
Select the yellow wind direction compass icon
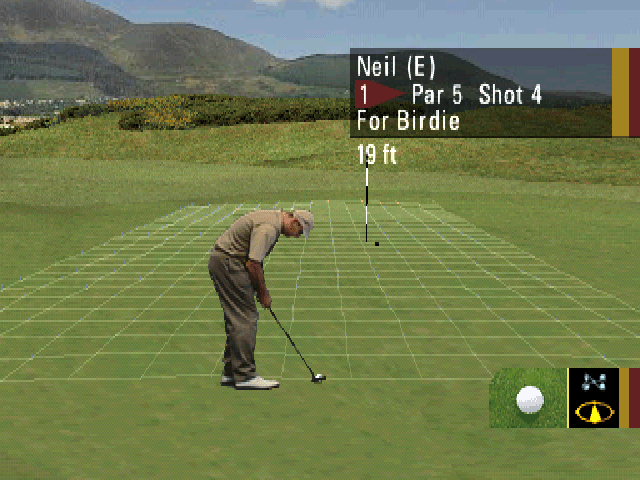tap(593, 412)
